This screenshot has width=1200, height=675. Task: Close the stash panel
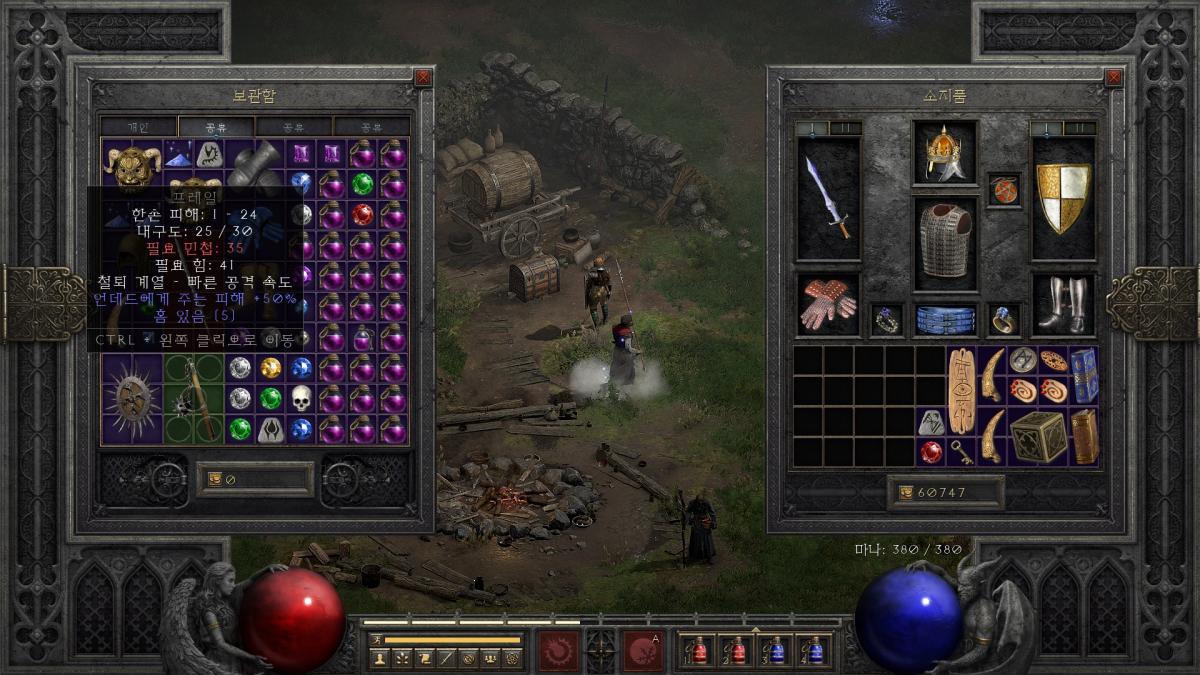click(423, 77)
